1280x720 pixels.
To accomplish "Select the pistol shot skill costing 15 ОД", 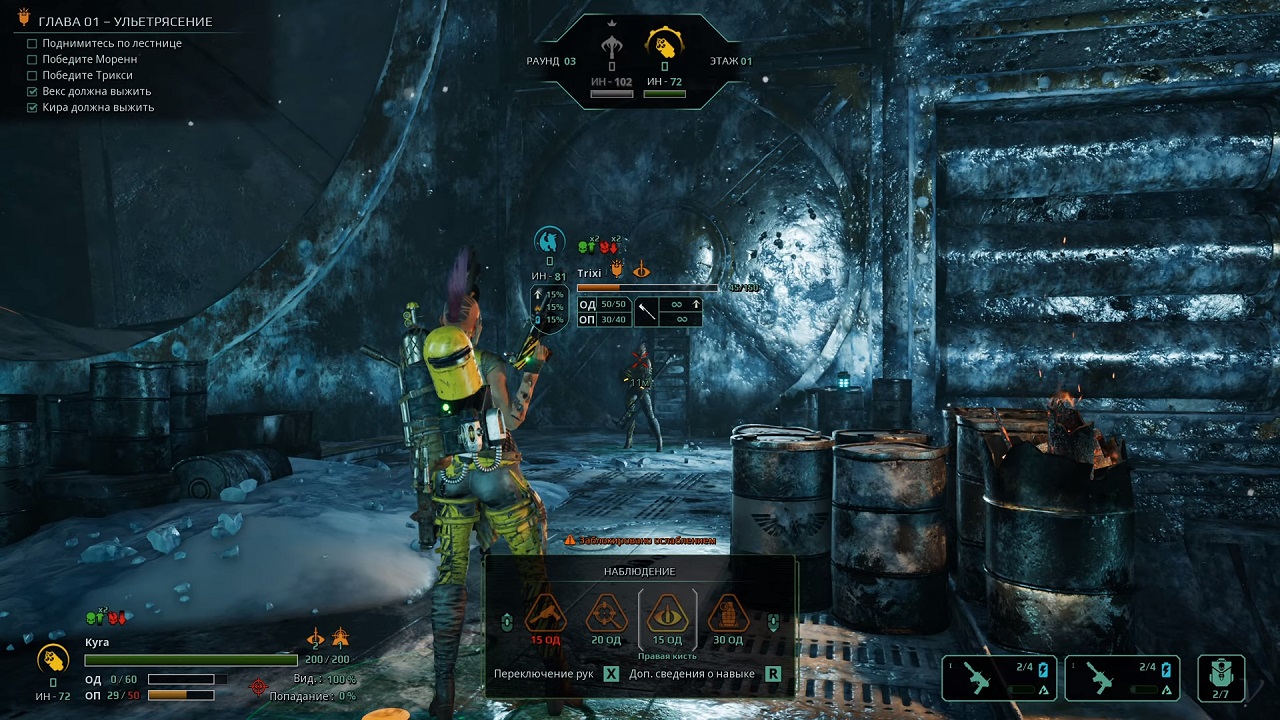I will [x=546, y=613].
